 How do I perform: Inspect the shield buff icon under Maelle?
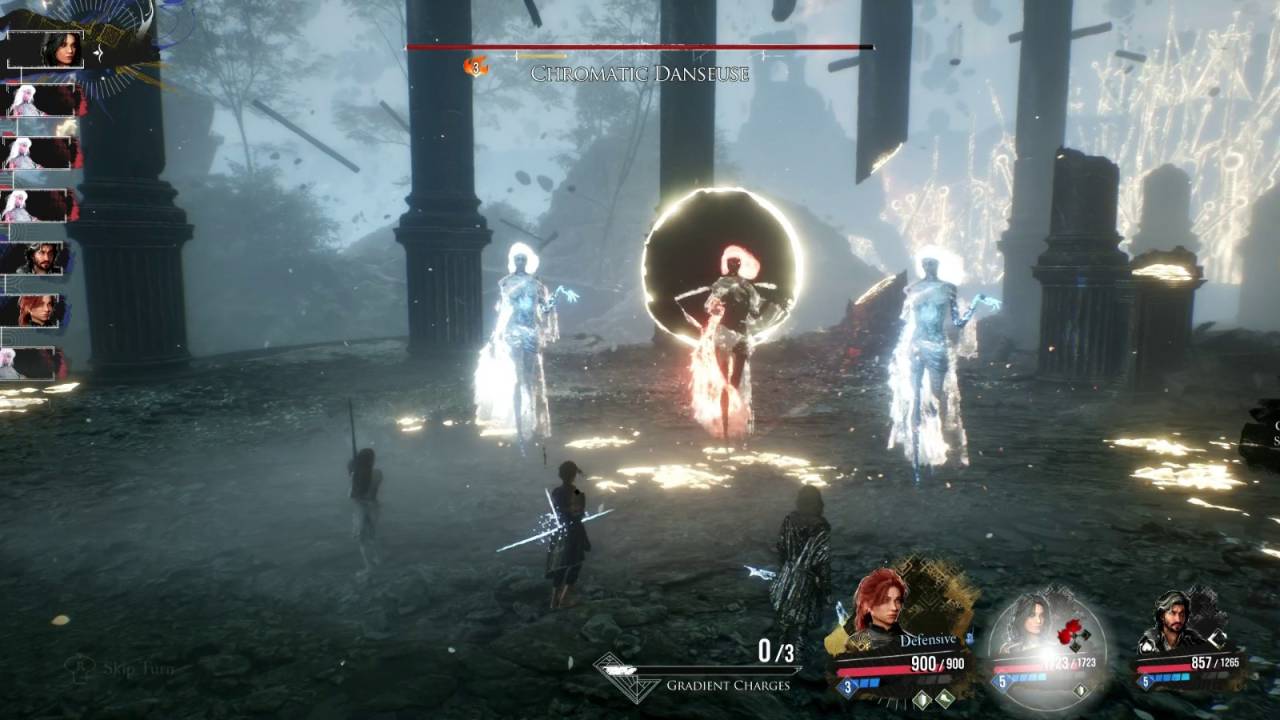(920, 700)
